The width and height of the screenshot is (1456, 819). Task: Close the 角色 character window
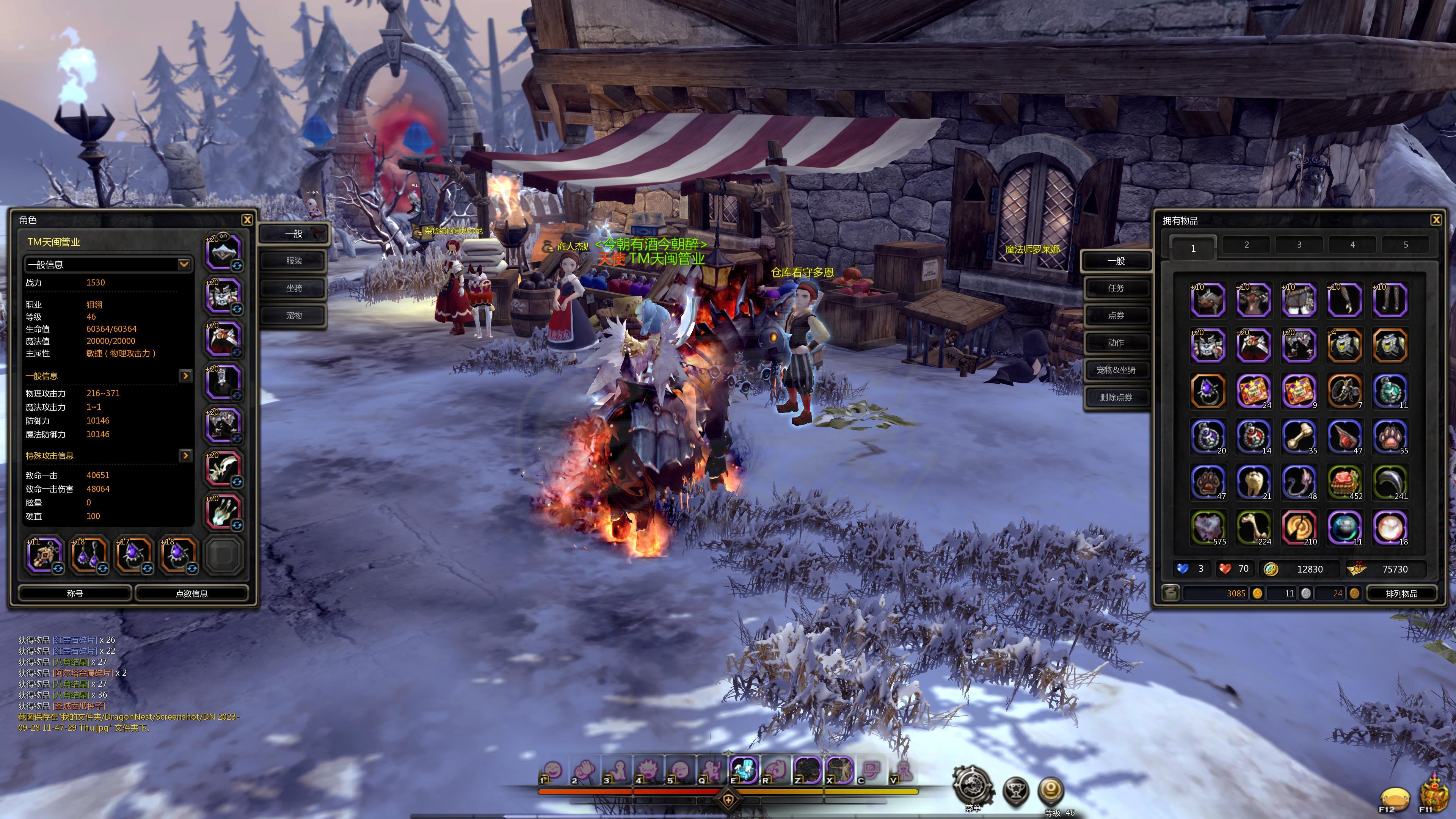[x=247, y=220]
